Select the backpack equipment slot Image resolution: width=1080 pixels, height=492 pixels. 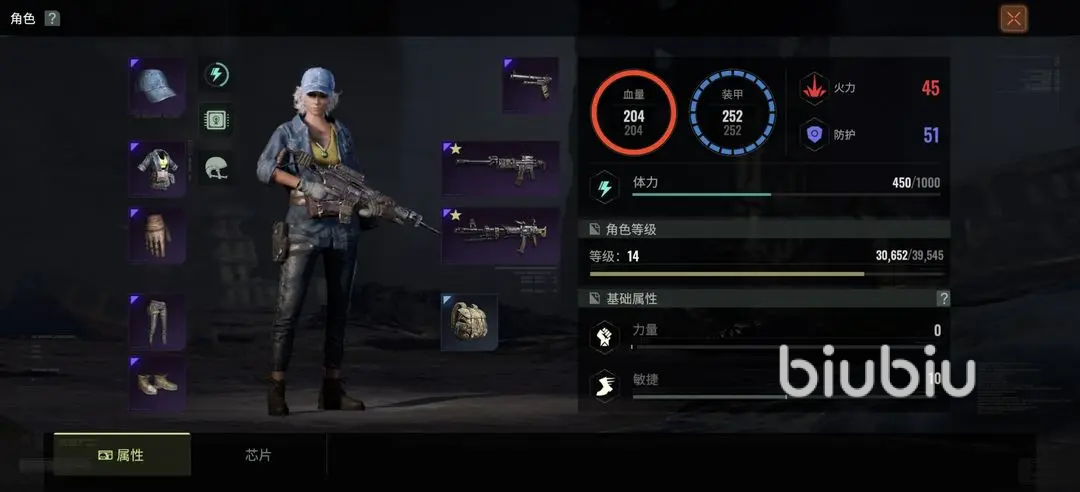(469, 321)
